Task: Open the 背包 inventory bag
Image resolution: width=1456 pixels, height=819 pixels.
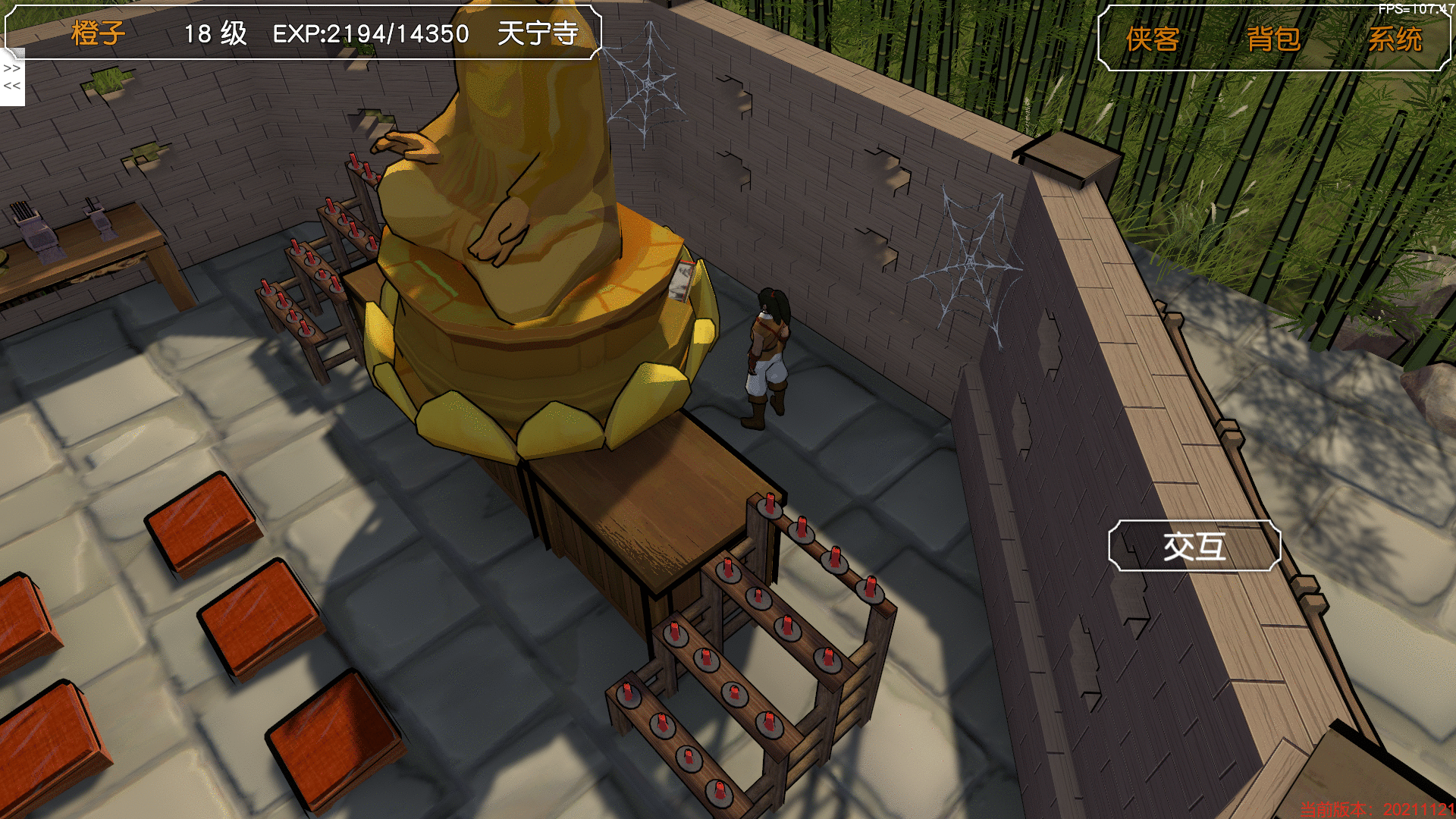Action: [1273, 39]
